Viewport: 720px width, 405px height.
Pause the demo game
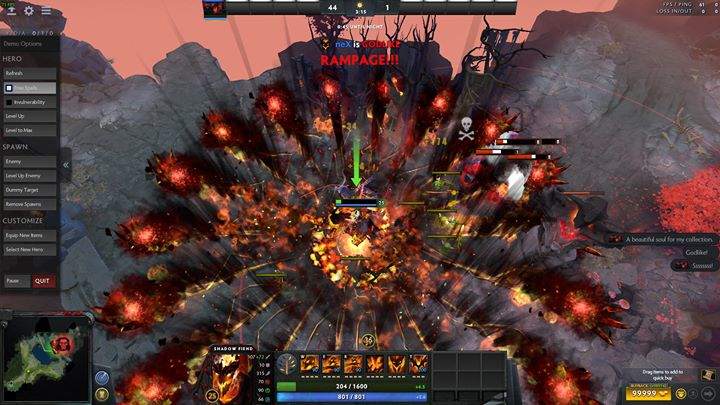[x=13, y=281]
